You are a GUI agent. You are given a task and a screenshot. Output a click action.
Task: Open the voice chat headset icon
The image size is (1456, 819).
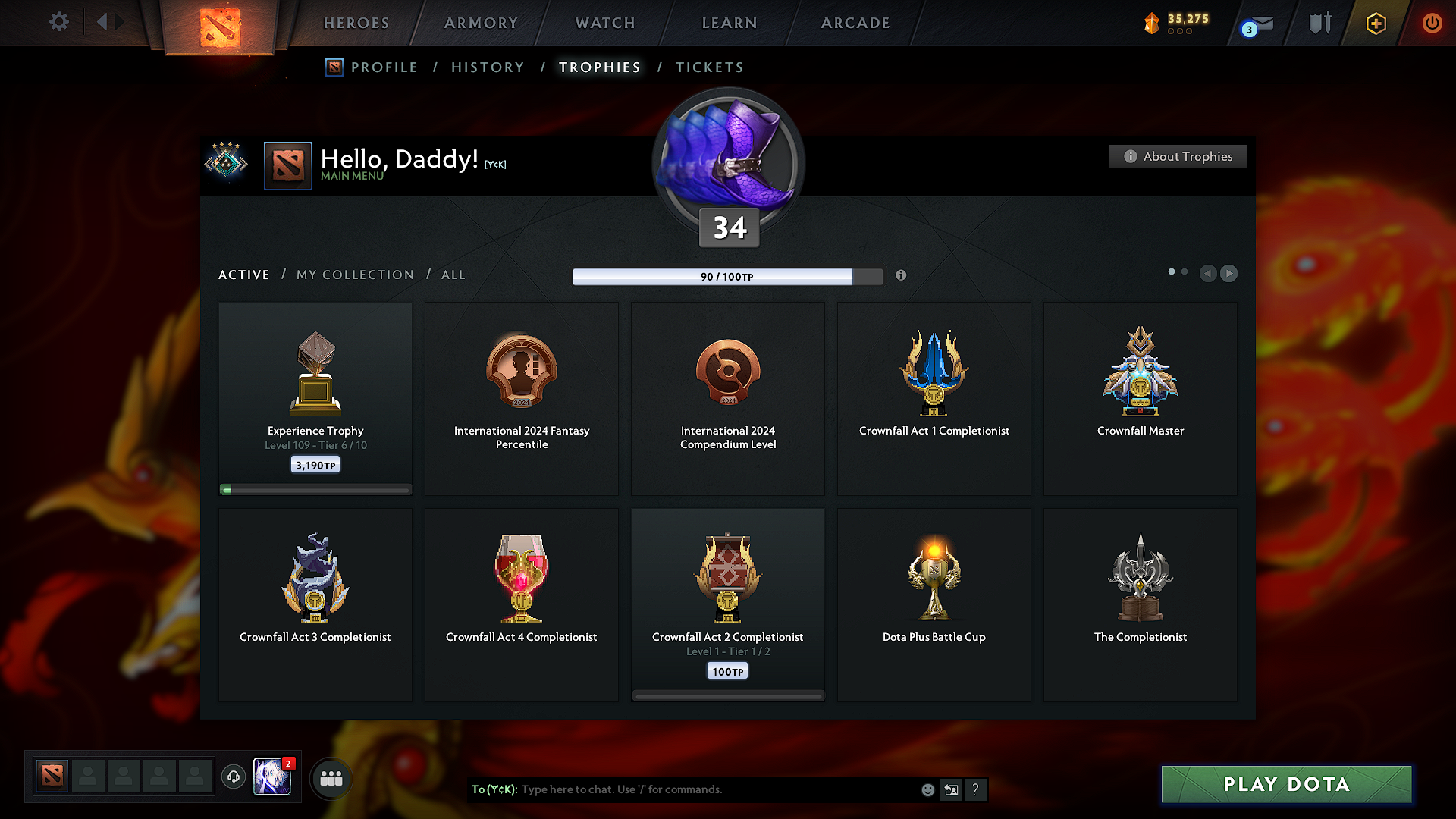click(233, 777)
